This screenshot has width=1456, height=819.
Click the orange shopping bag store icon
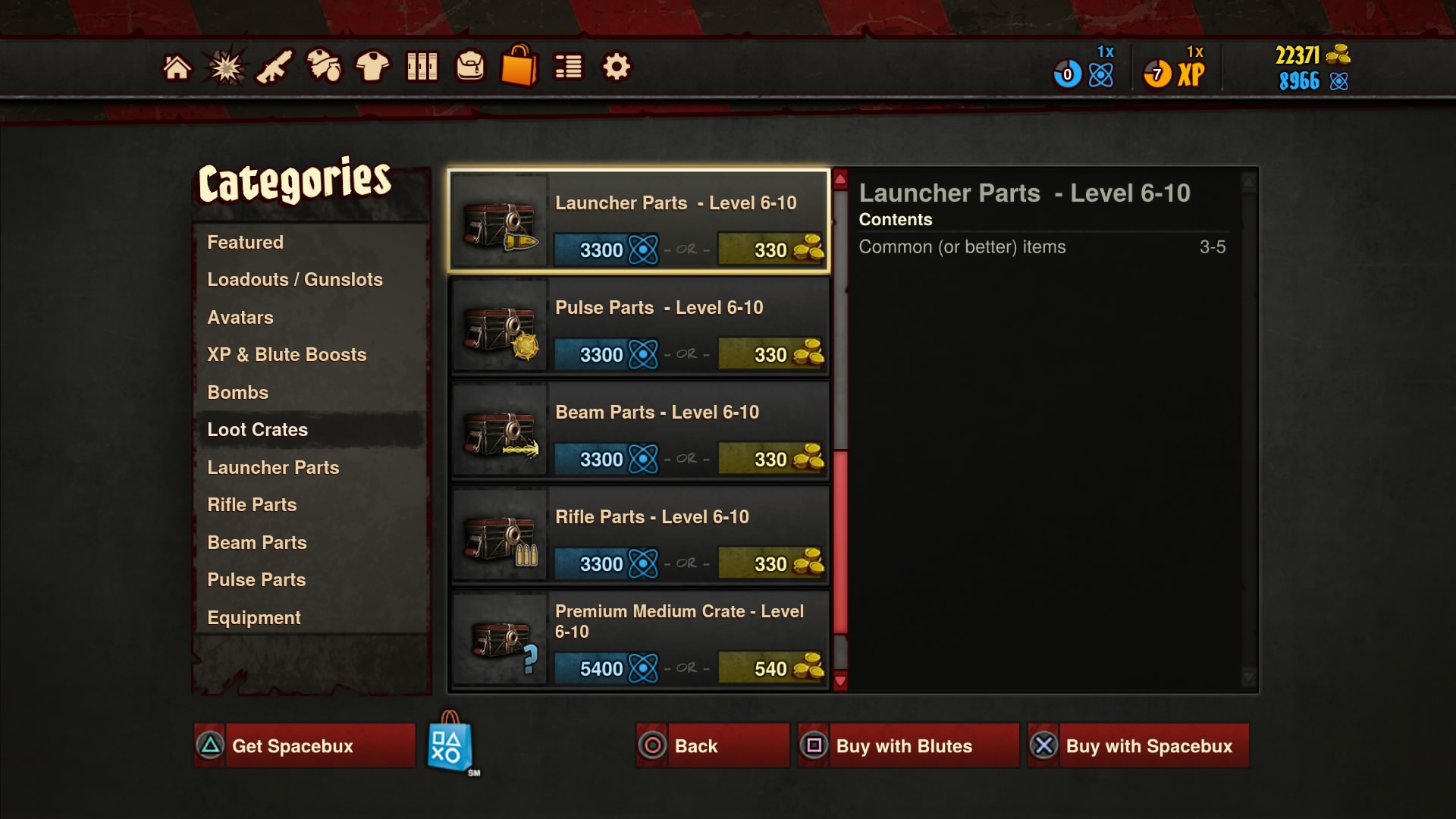pyautogui.click(x=519, y=67)
